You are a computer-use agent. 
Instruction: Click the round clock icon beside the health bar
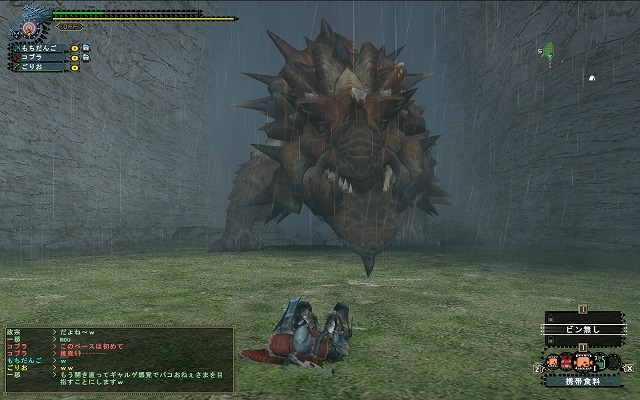(x=28, y=27)
